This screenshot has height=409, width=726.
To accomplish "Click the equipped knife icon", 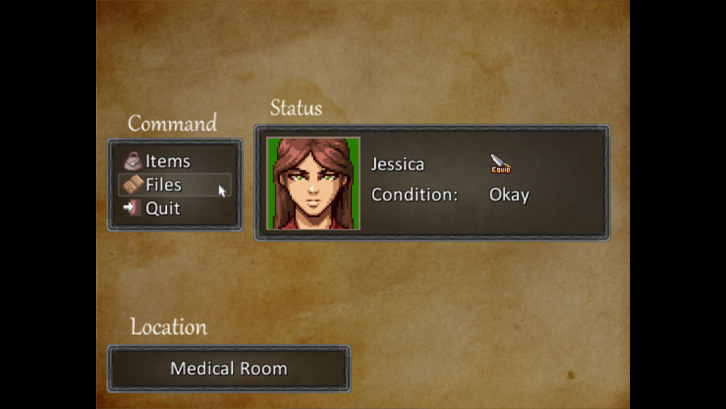I will pyautogui.click(x=500, y=164).
